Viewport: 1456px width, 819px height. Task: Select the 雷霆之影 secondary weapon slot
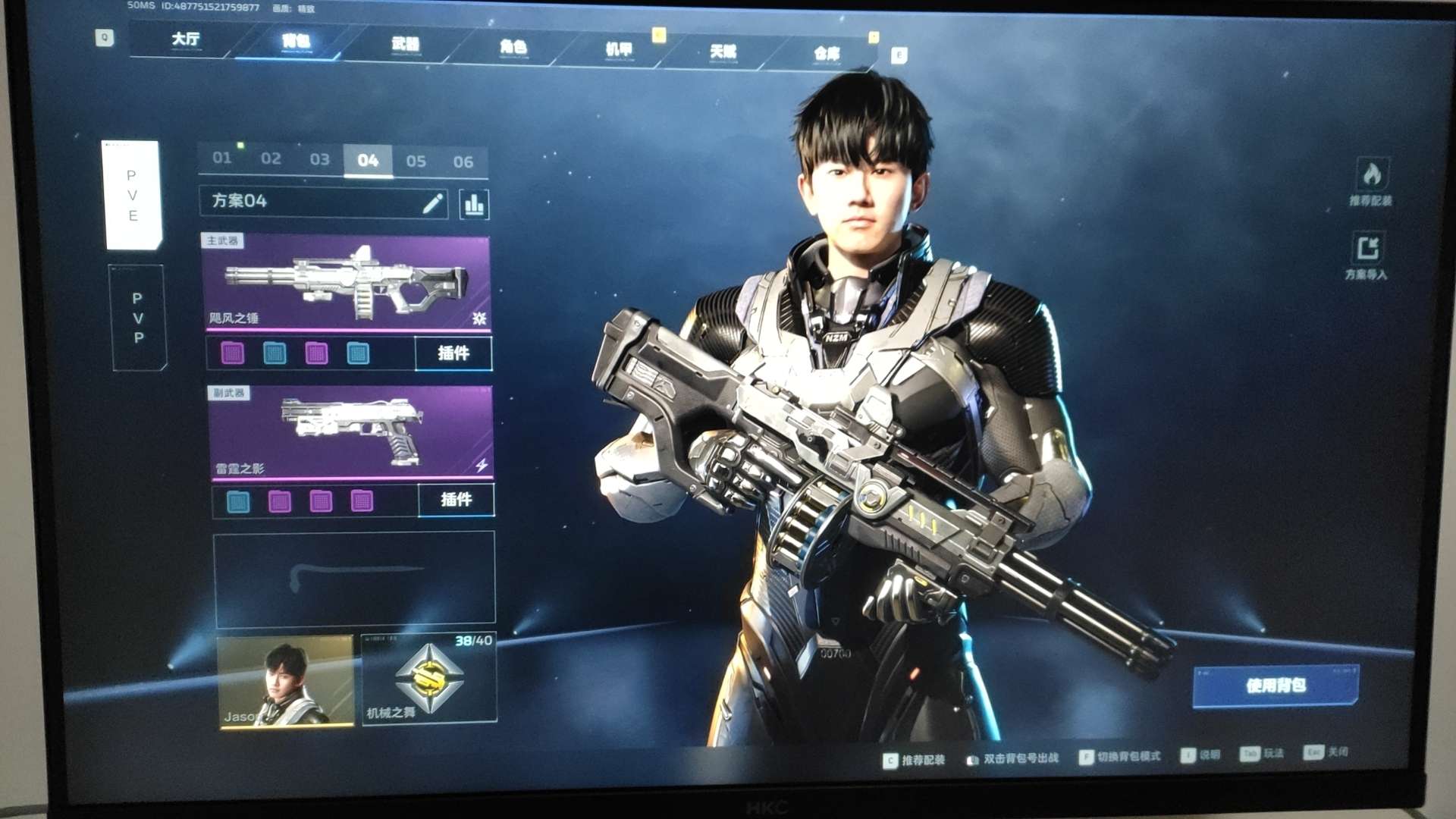tap(350, 432)
